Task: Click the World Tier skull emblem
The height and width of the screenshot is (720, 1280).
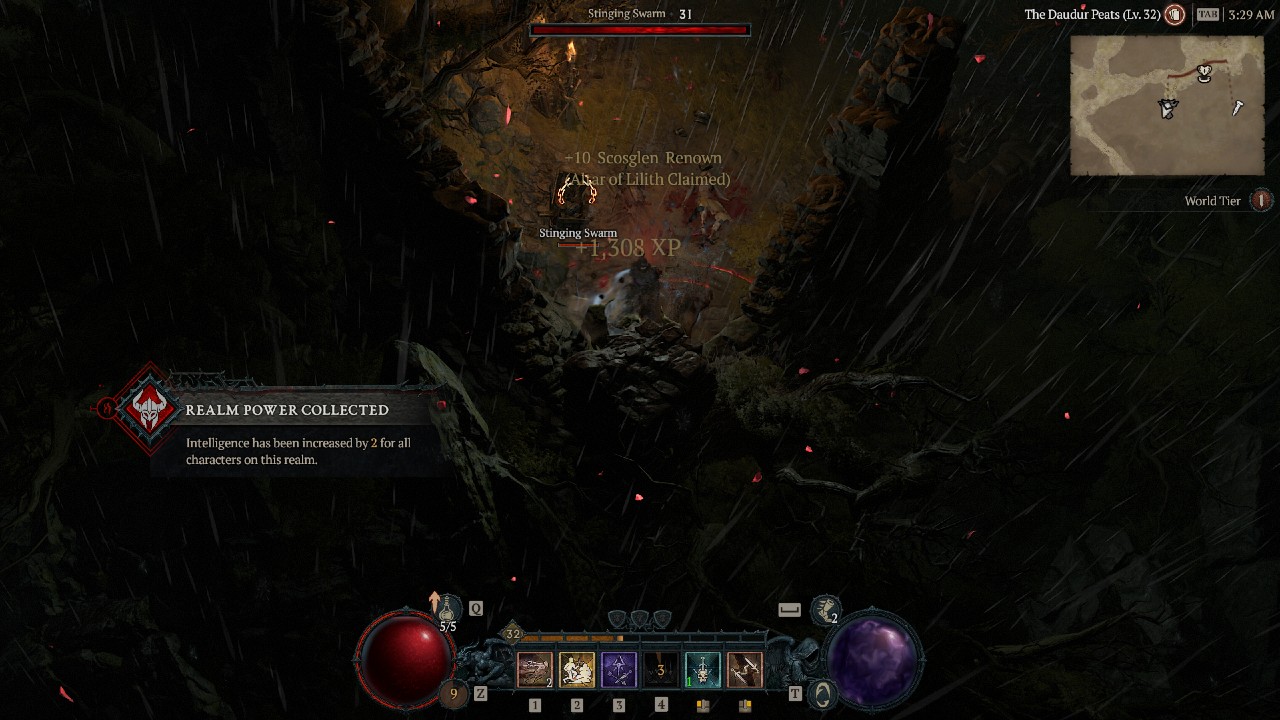Action: point(1260,200)
